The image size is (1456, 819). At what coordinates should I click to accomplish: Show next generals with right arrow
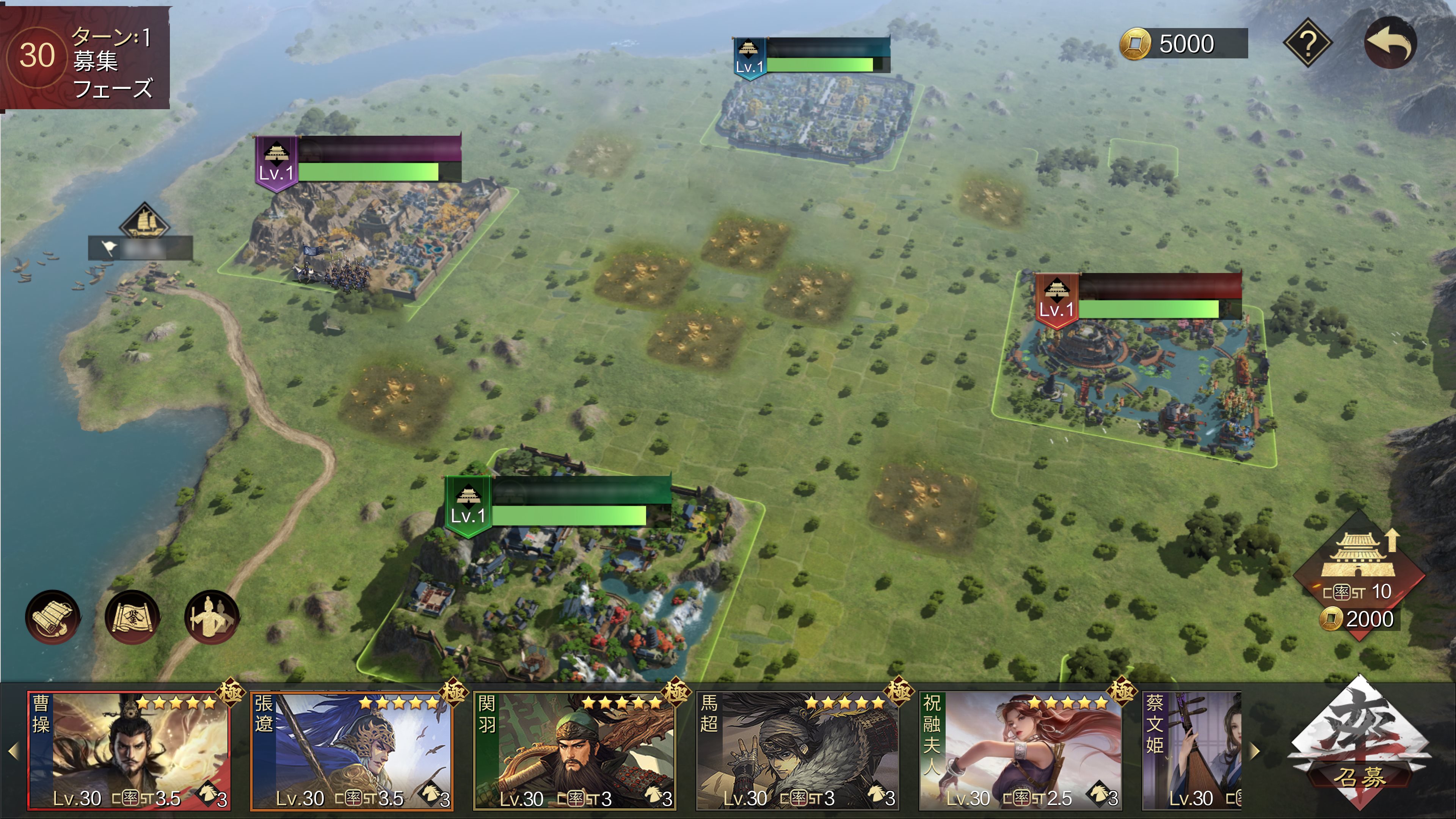(1255, 751)
